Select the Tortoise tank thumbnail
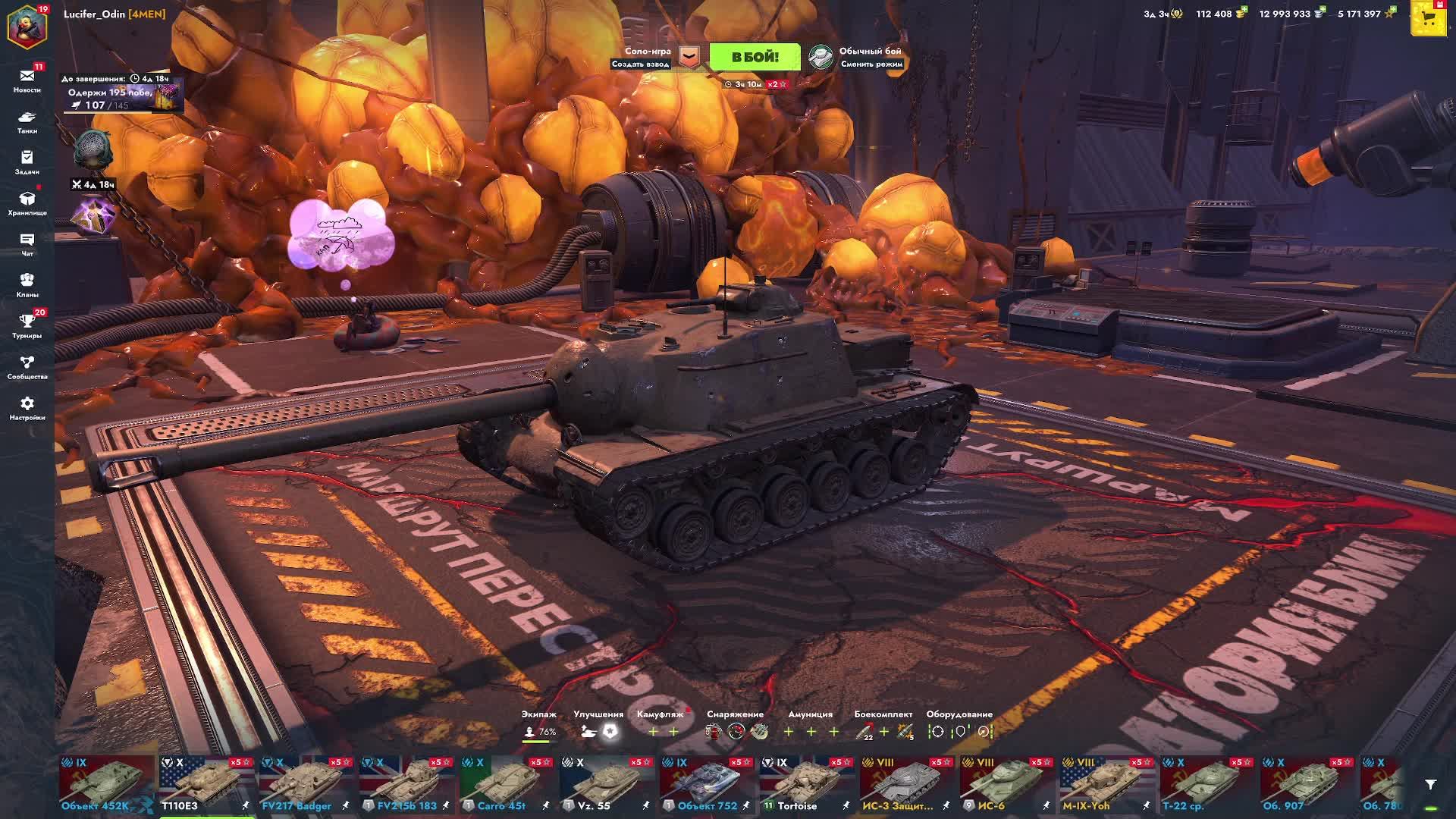Image resolution: width=1456 pixels, height=819 pixels. pyautogui.click(x=807, y=784)
